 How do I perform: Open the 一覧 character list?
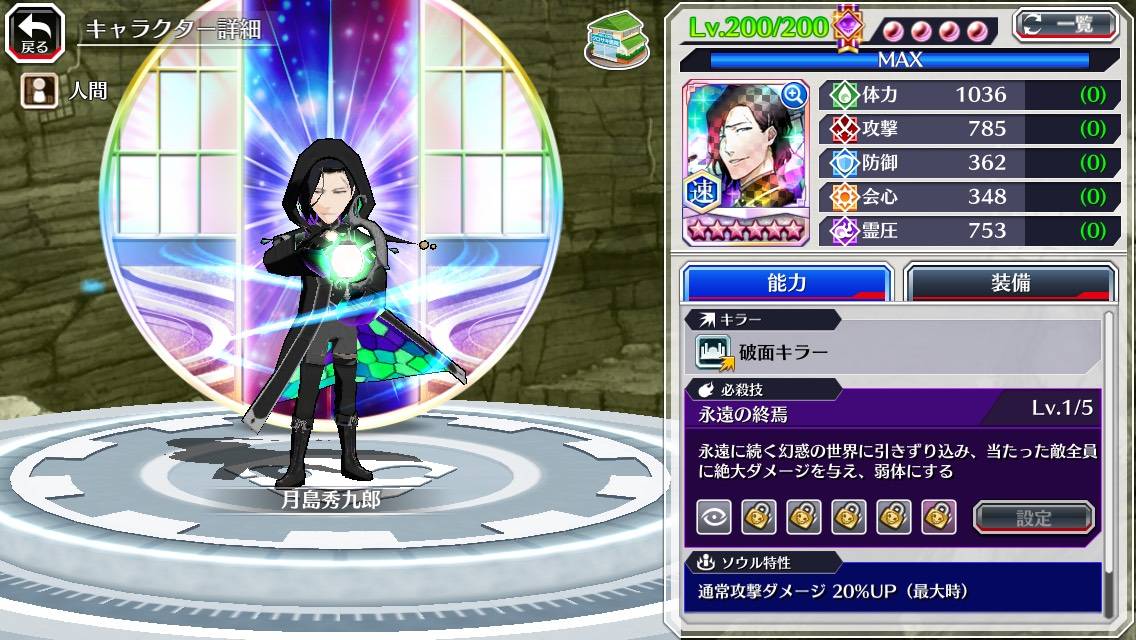point(1065,24)
